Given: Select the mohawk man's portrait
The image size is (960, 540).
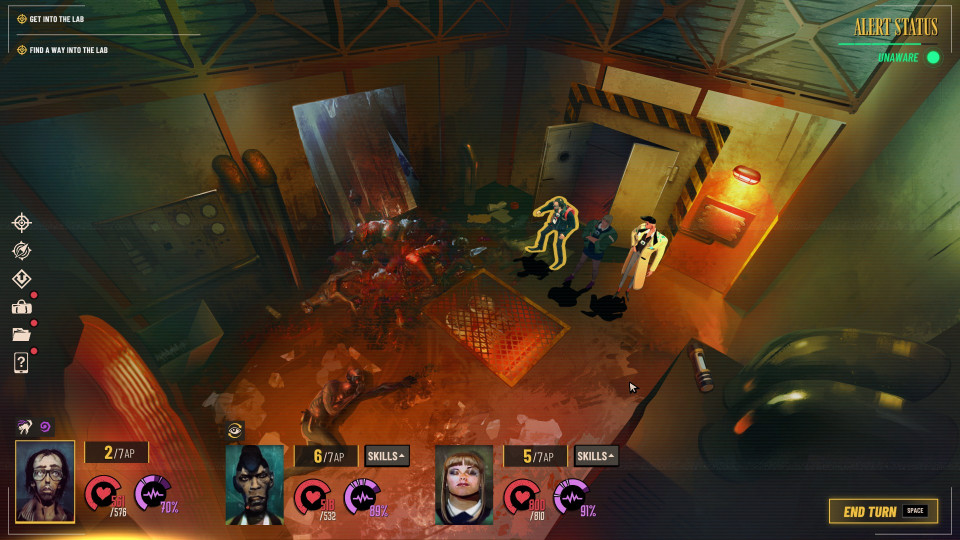Looking at the screenshot, I should [x=254, y=485].
